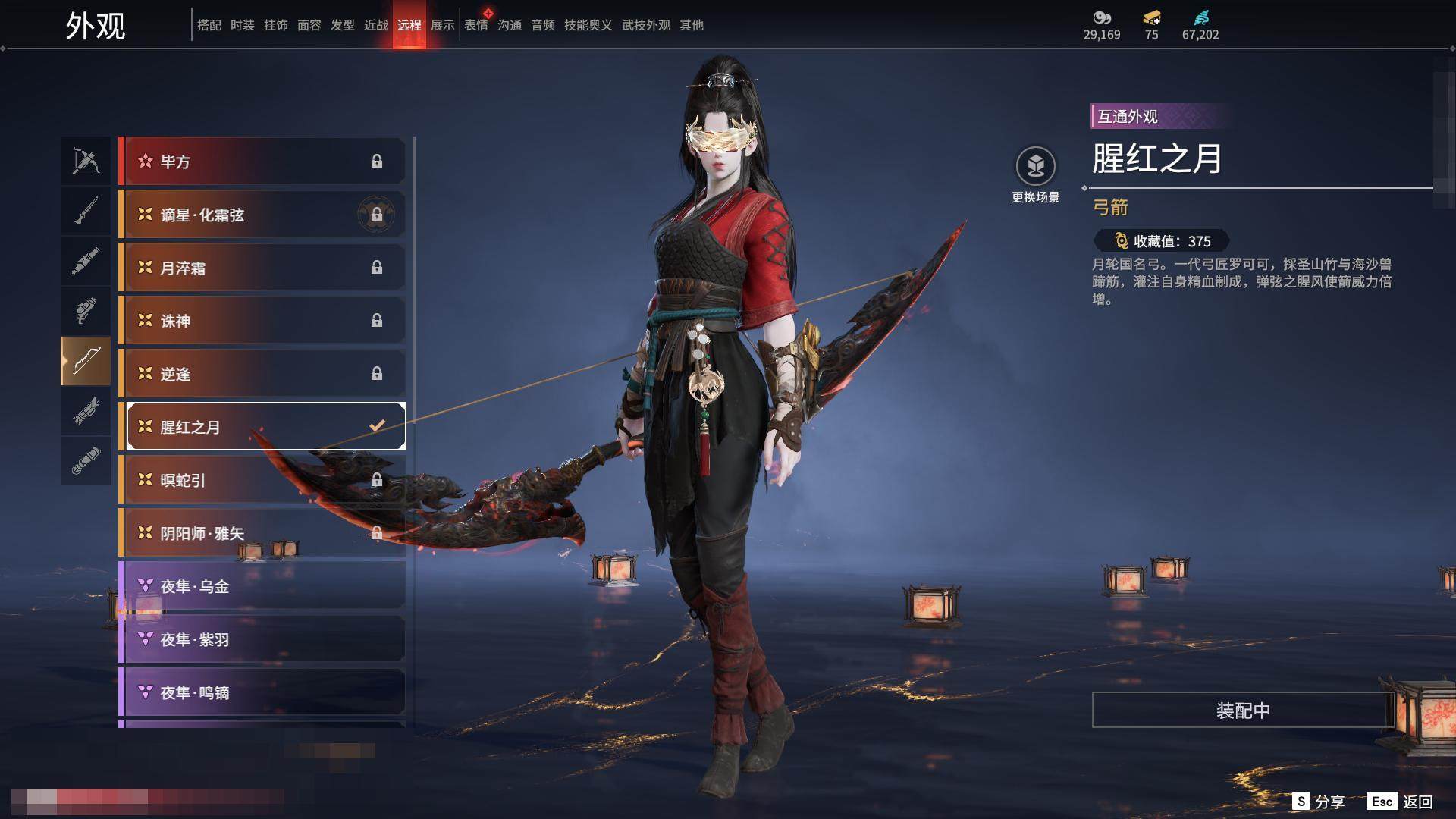
Task: Open the 挂饰 tab
Action: [x=276, y=25]
